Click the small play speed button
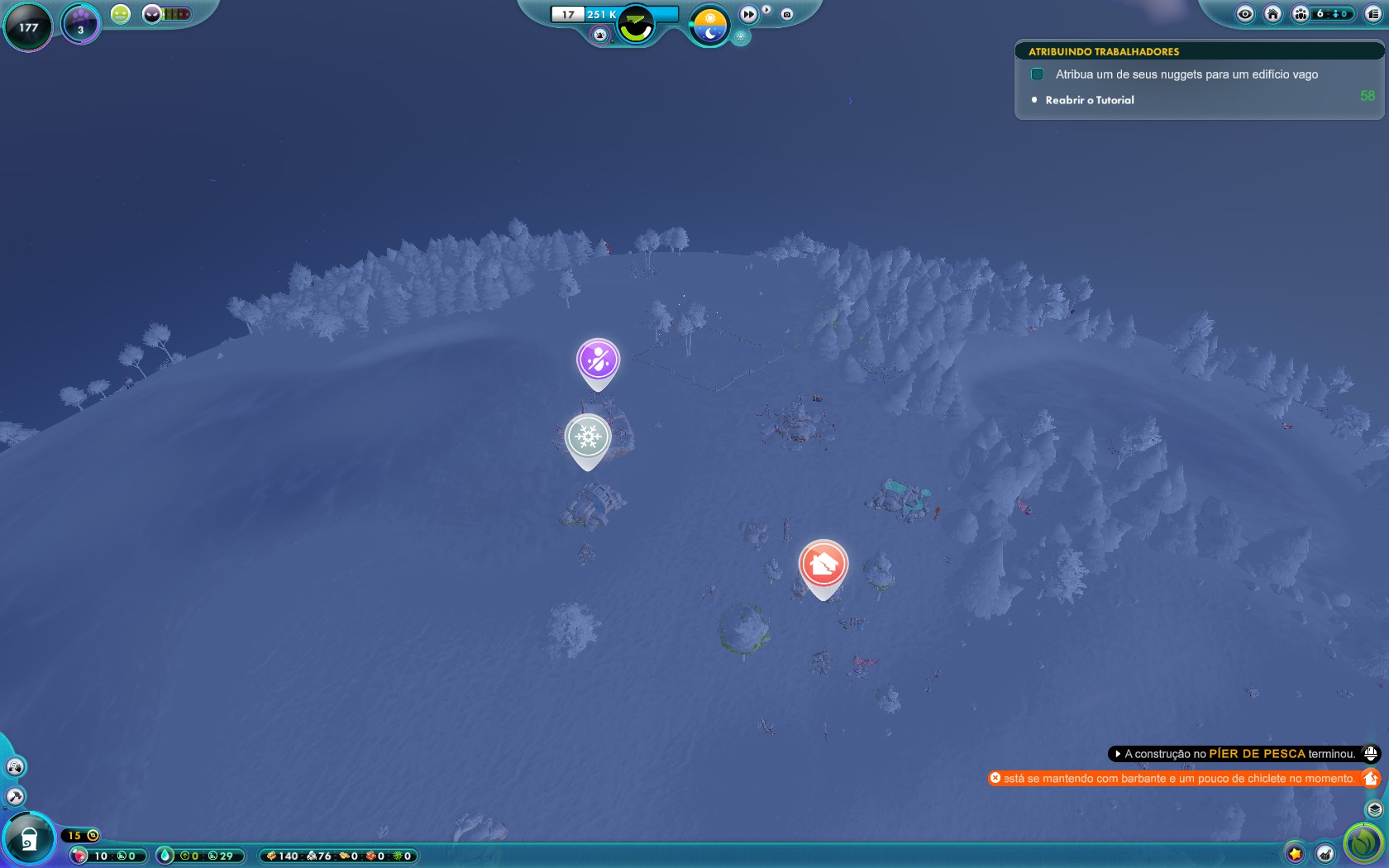This screenshot has width=1389, height=868. tap(766, 11)
